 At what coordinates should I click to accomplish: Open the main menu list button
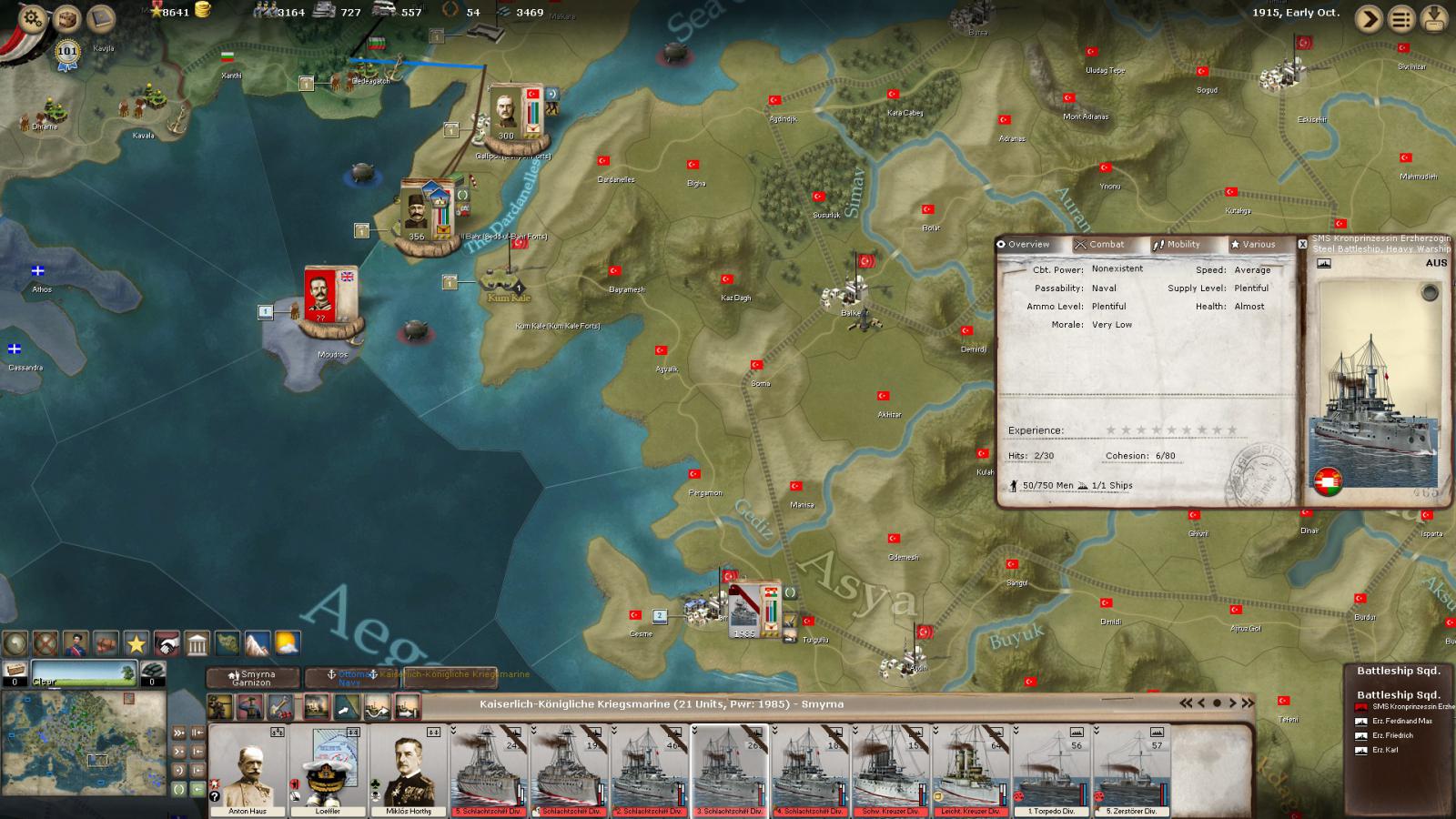[x=1401, y=19]
